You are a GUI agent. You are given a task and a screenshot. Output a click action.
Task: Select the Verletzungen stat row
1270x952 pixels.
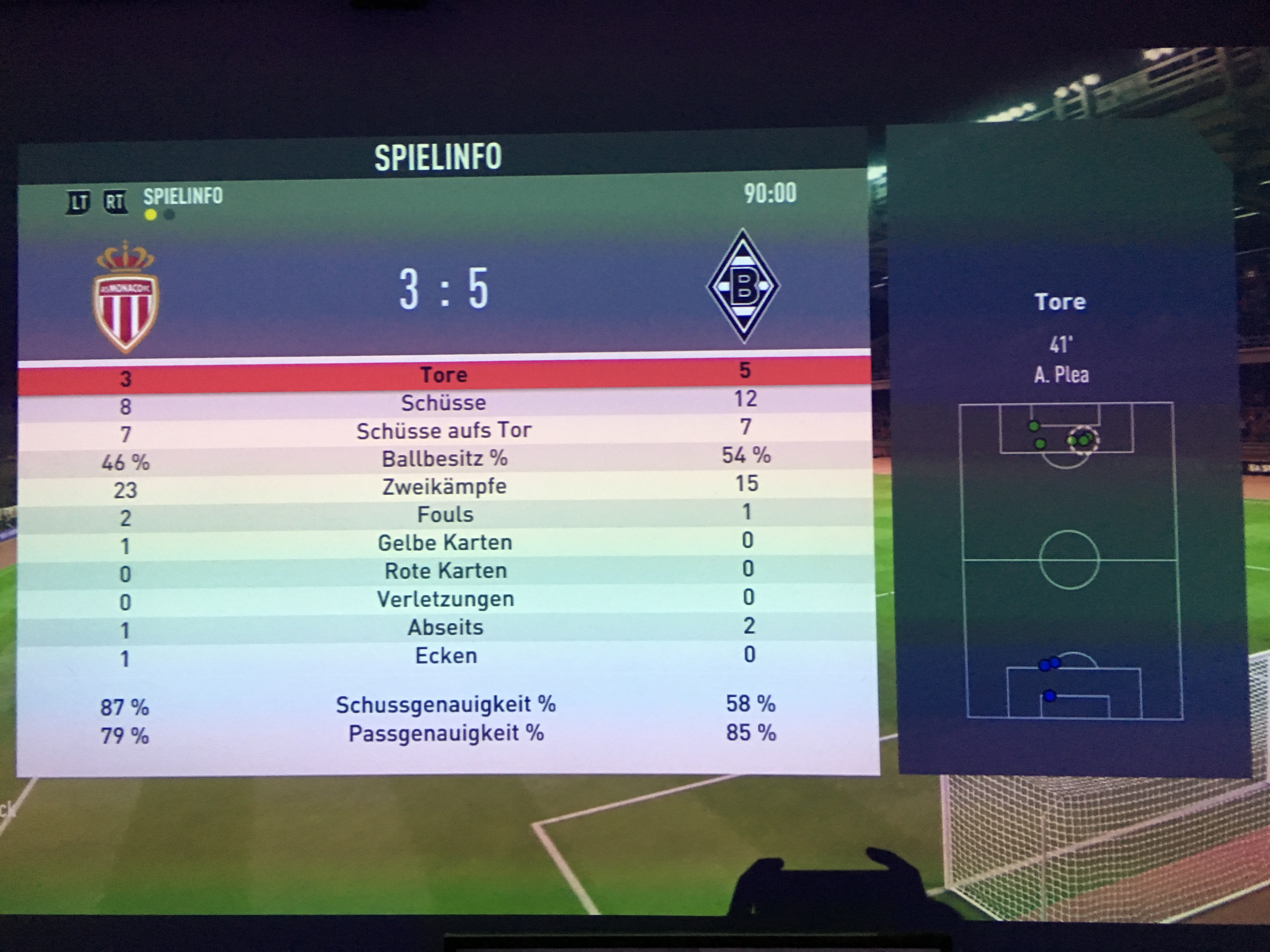coord(445,599)
